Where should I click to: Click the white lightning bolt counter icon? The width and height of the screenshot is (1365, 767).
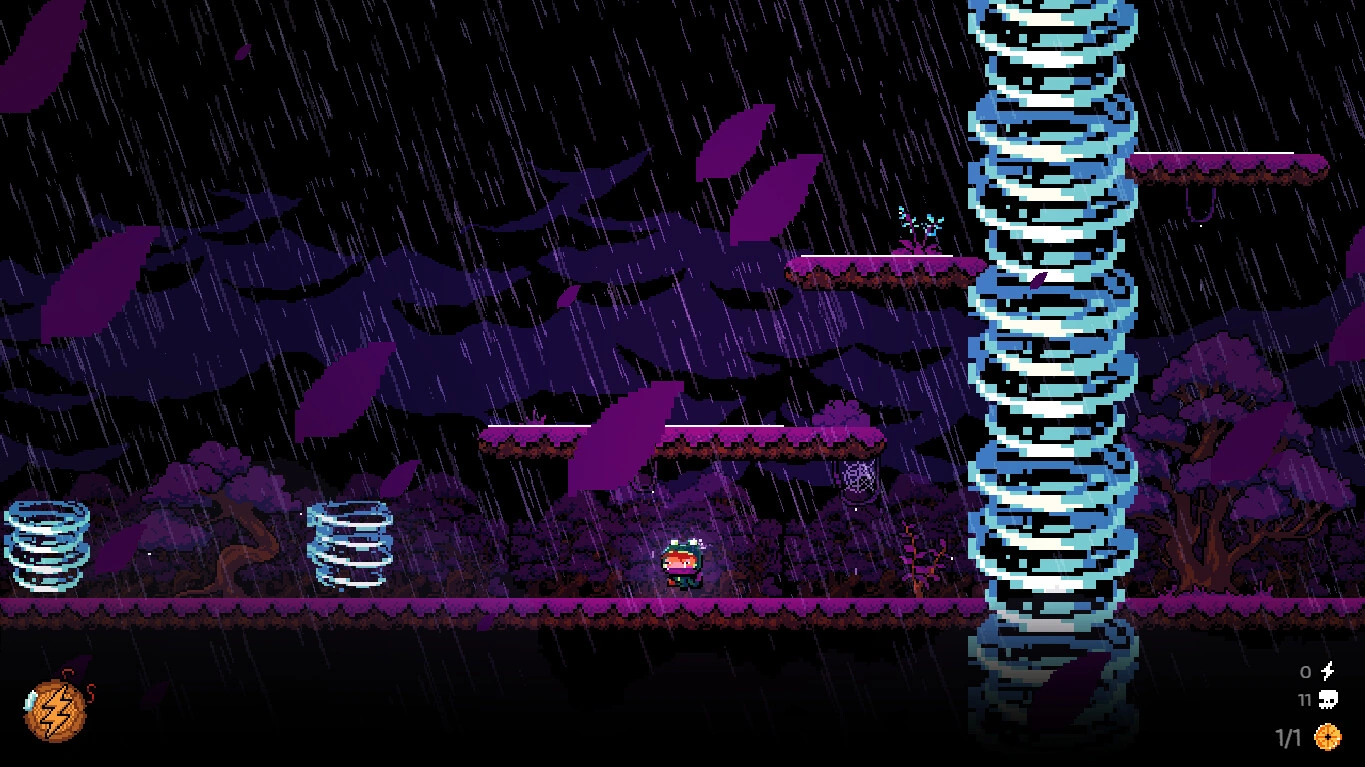1330,672
